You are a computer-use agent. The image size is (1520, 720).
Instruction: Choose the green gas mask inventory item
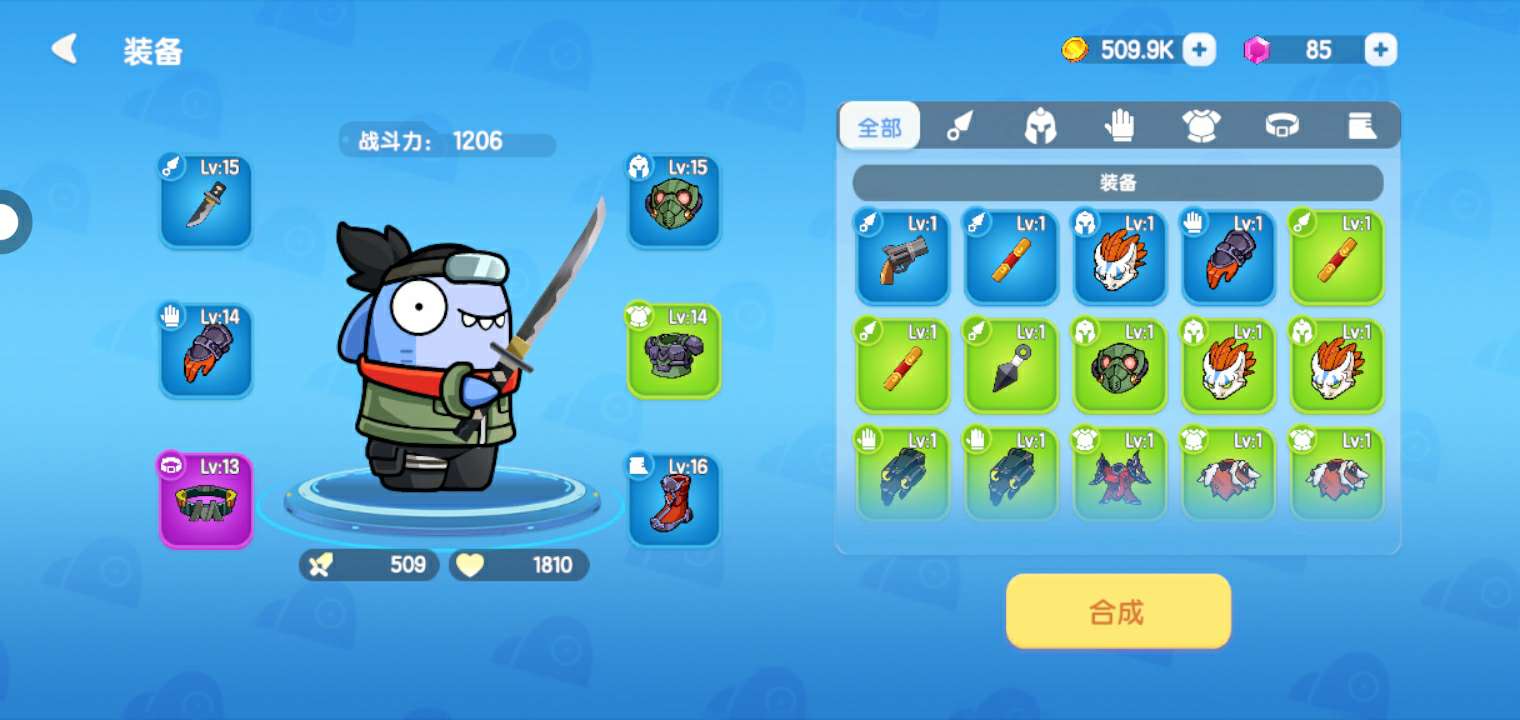pyautogui.click(x=1119, y=366)
